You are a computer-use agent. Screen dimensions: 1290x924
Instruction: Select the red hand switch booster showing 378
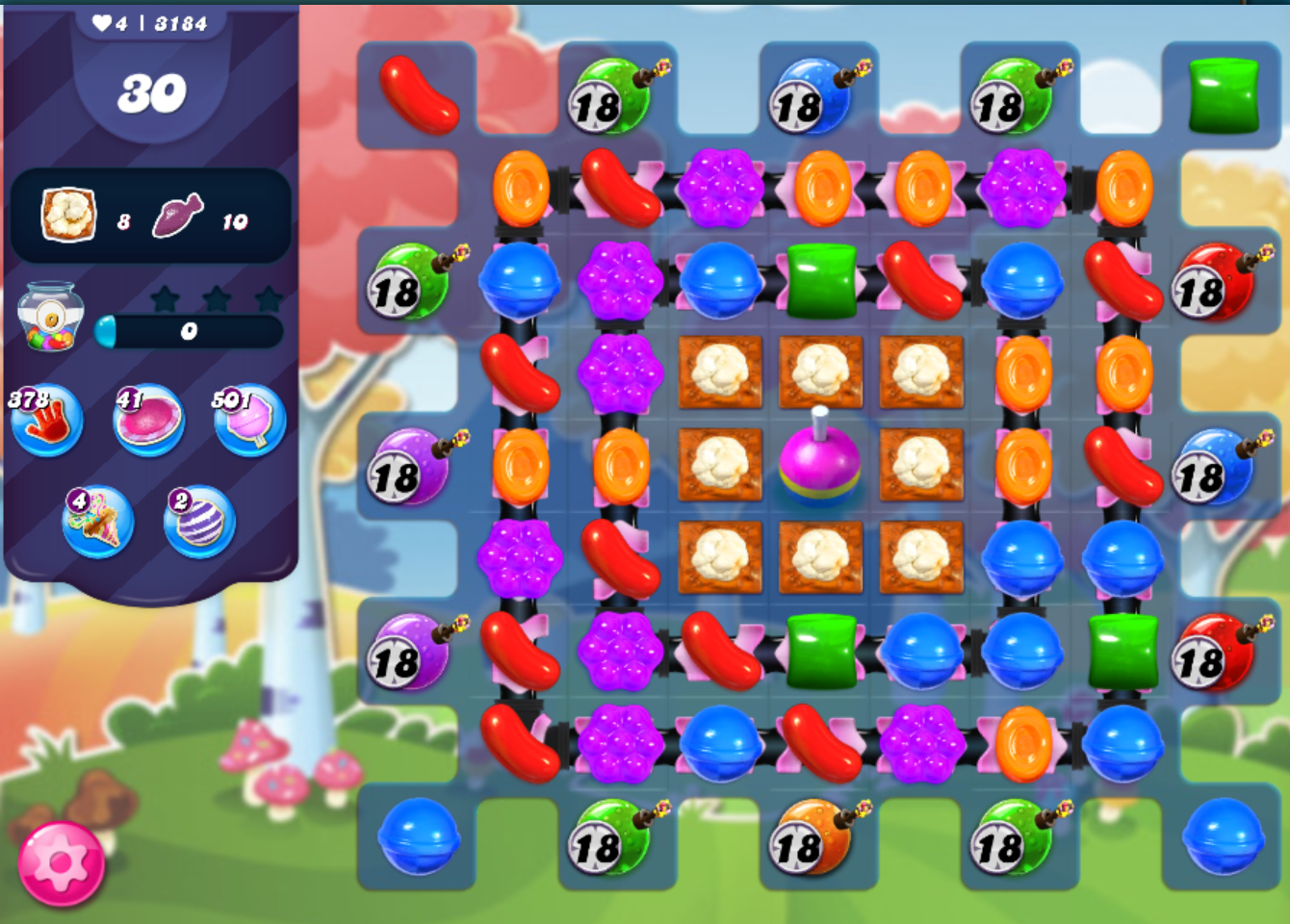tap(46, 421)
